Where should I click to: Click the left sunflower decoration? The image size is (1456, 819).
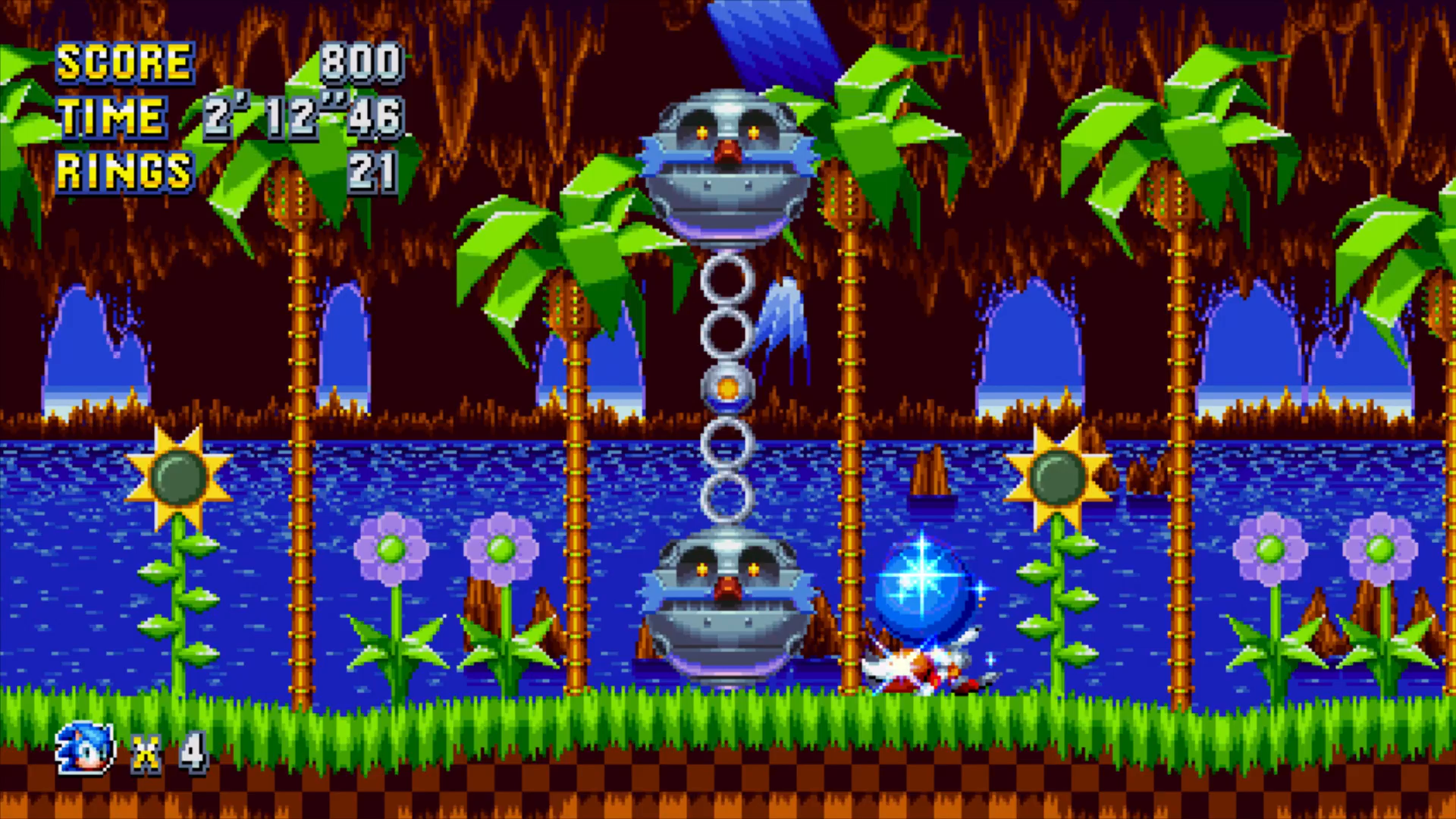coord(180,478)
